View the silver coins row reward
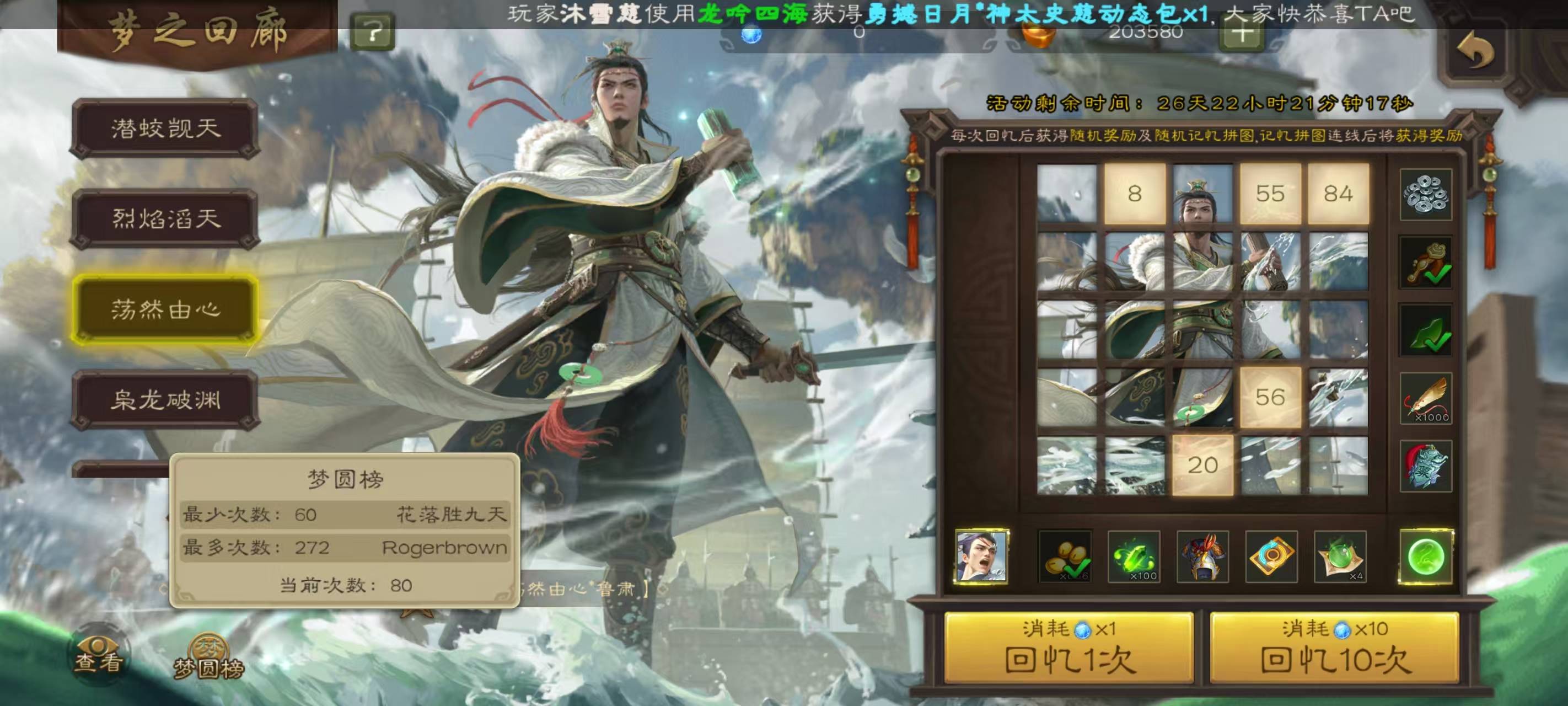Screen dimensions: 1568x706 1426,195
